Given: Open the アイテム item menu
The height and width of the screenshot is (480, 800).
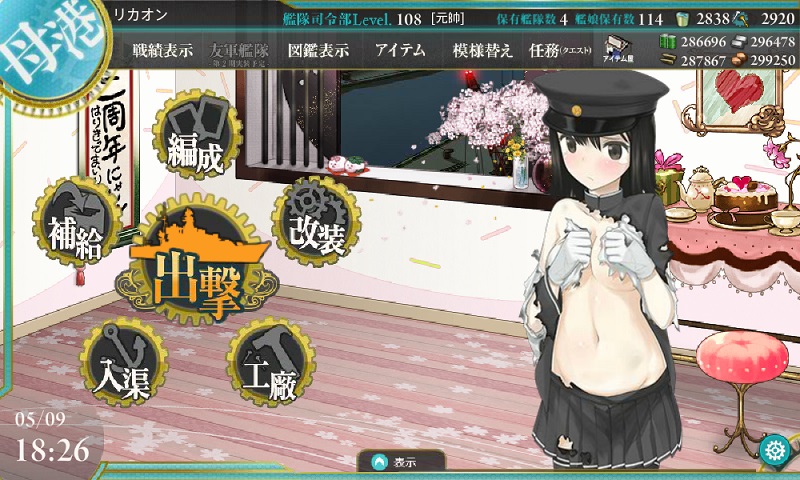Looking at the screenshot, I should pyautogui.click(x=399, y=51).
